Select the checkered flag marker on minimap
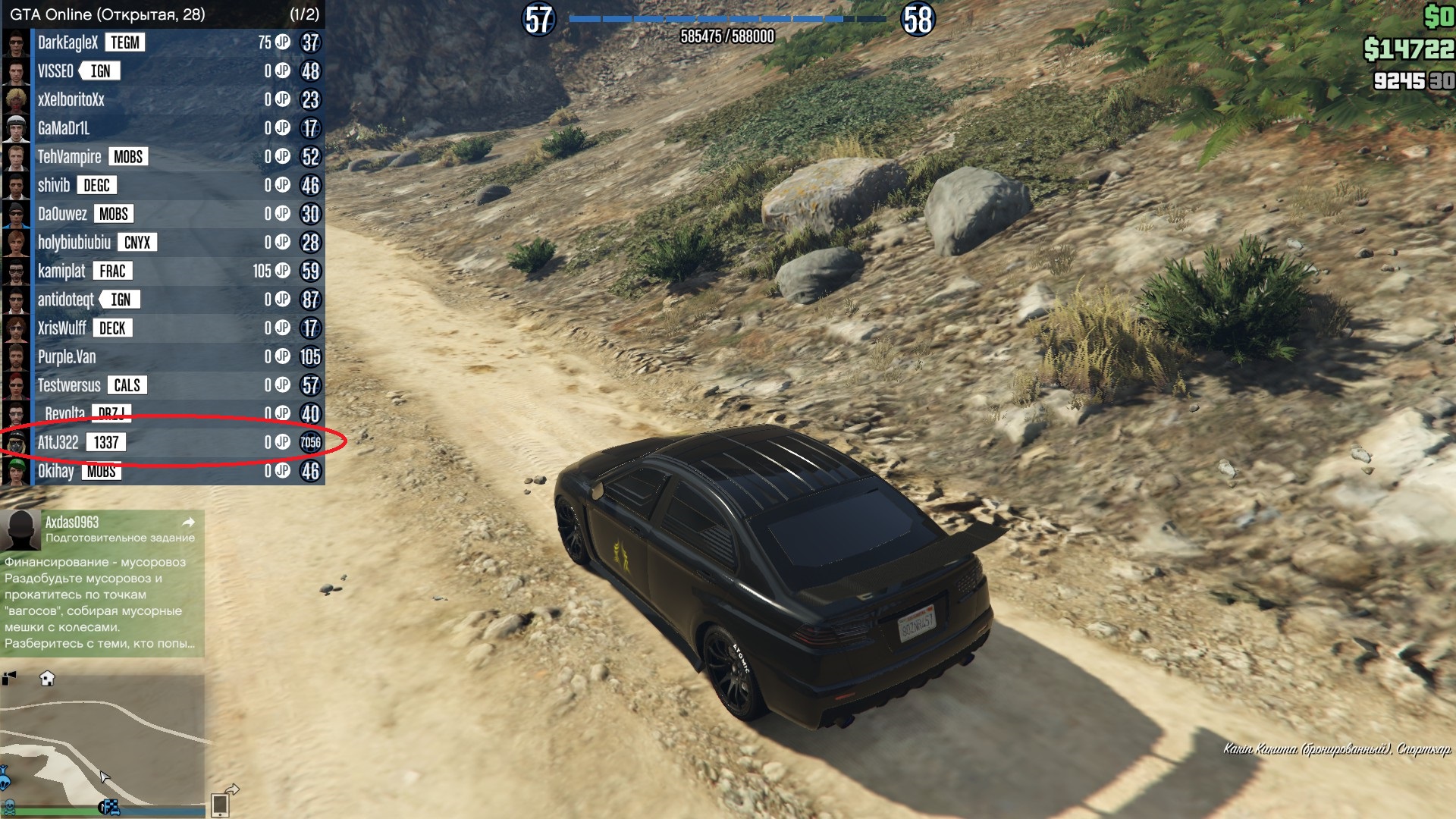The height and width of the screenshot is (819, 1456). [x=111, y=808]
